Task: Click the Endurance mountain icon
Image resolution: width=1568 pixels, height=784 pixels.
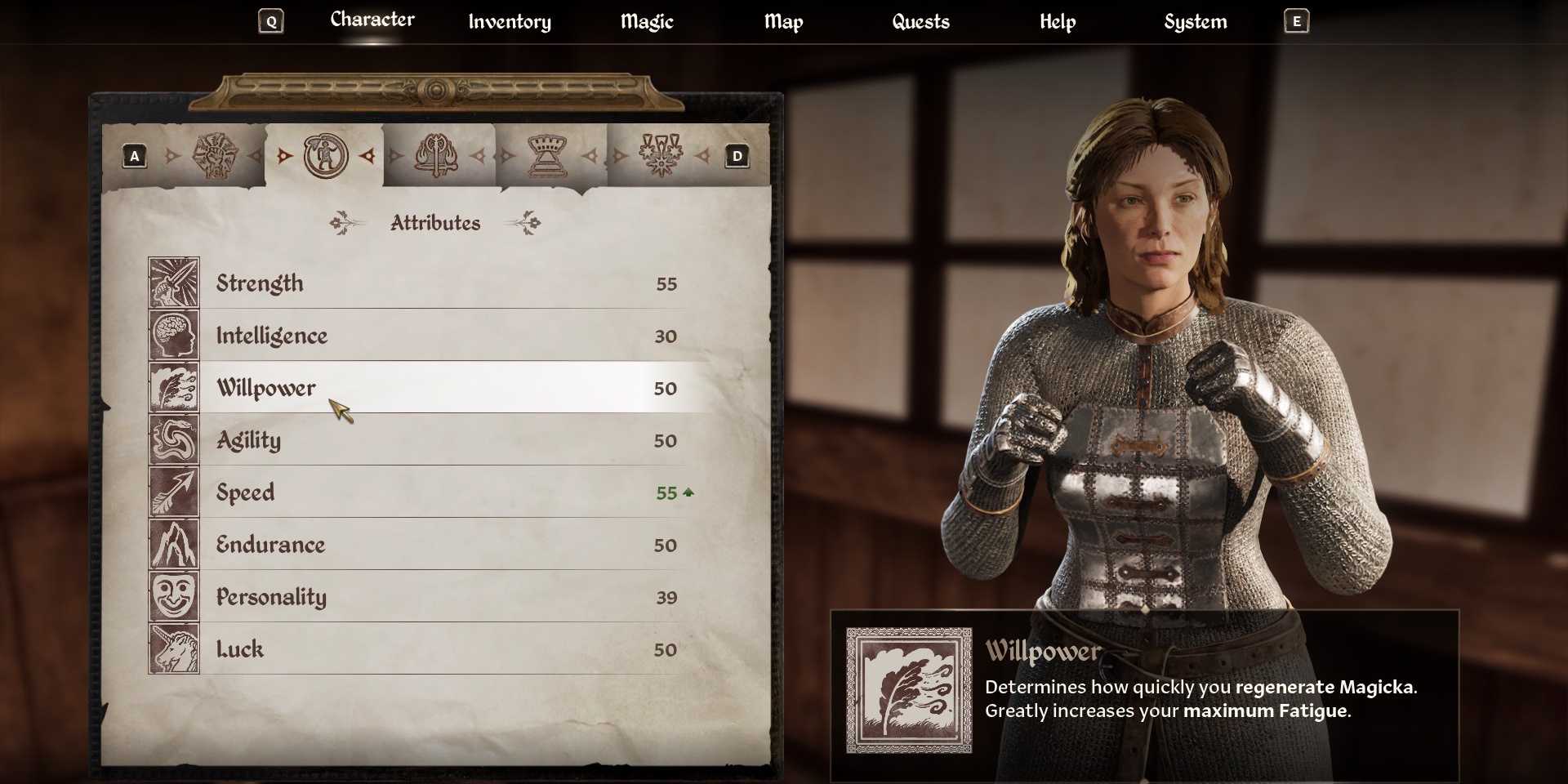Action: click(x=174, y=545)
